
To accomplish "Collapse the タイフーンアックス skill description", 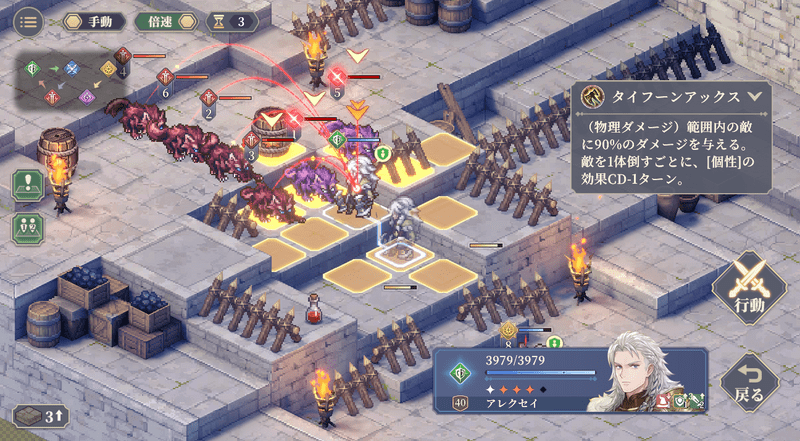I will point(755,97).
